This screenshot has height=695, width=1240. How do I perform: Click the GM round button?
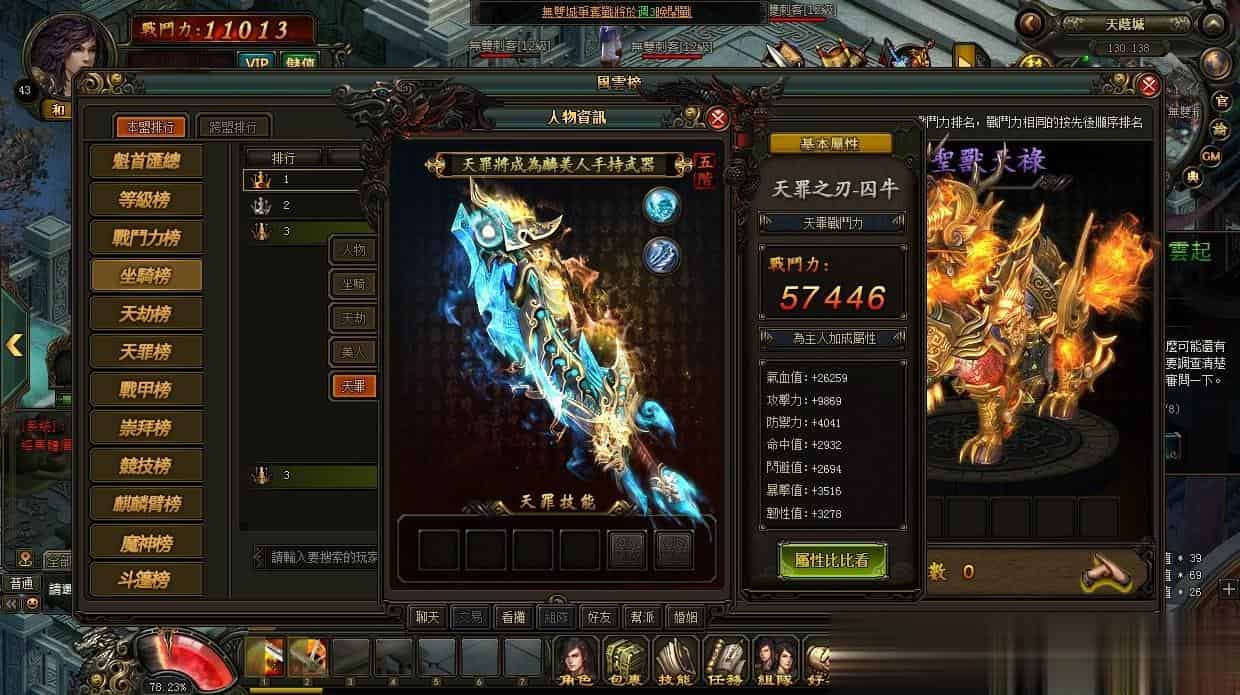pyautogui.click(x=1211, y=156)
